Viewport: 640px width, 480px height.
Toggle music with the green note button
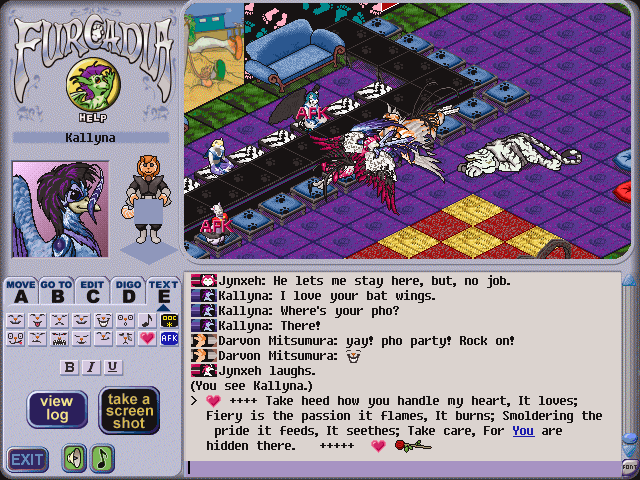(x=103, y=459)
